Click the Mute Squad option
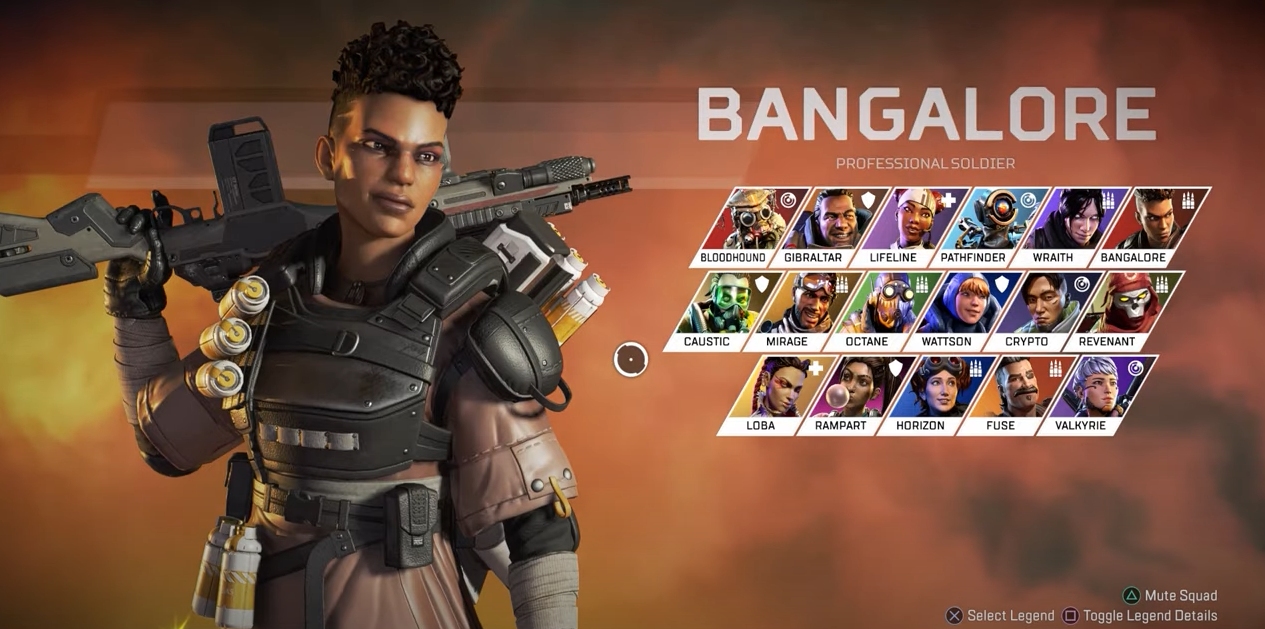 pyautogui.click(x=1170, y=596)
